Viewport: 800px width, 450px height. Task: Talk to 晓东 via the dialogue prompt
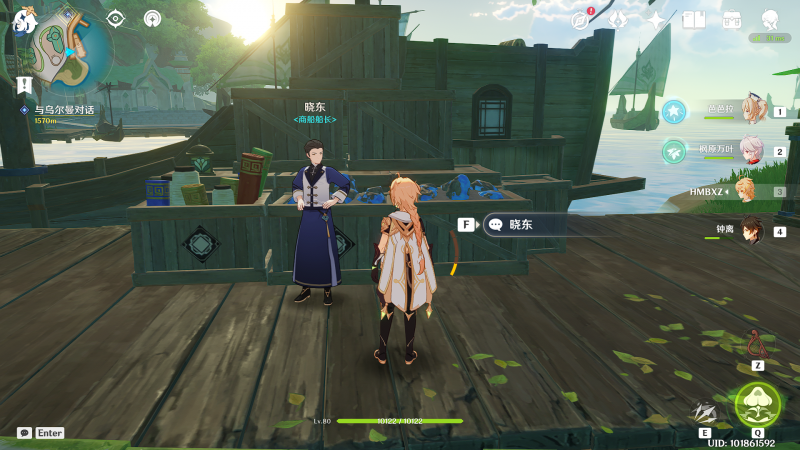coord(520,225)
